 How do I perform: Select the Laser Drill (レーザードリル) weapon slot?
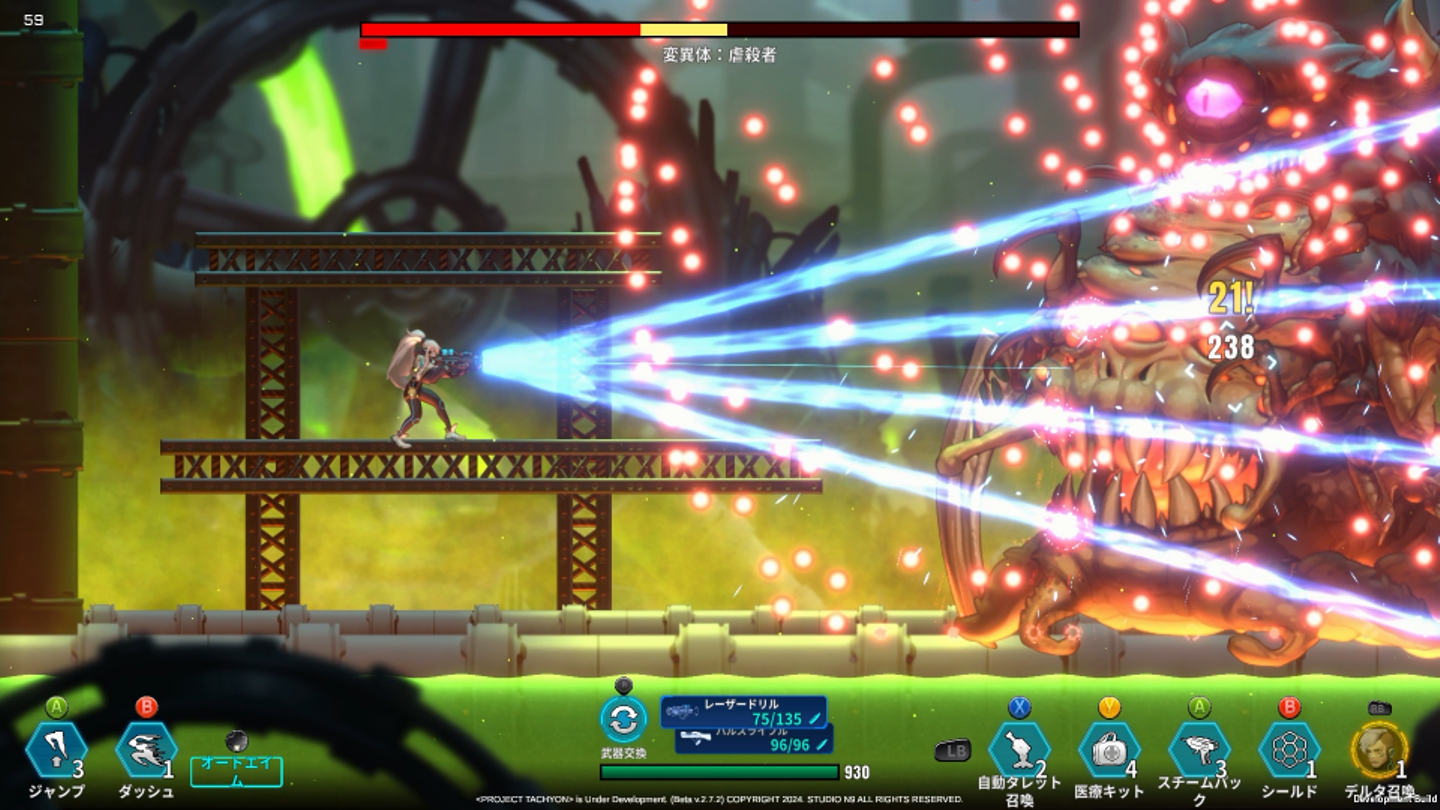(743, 711)
